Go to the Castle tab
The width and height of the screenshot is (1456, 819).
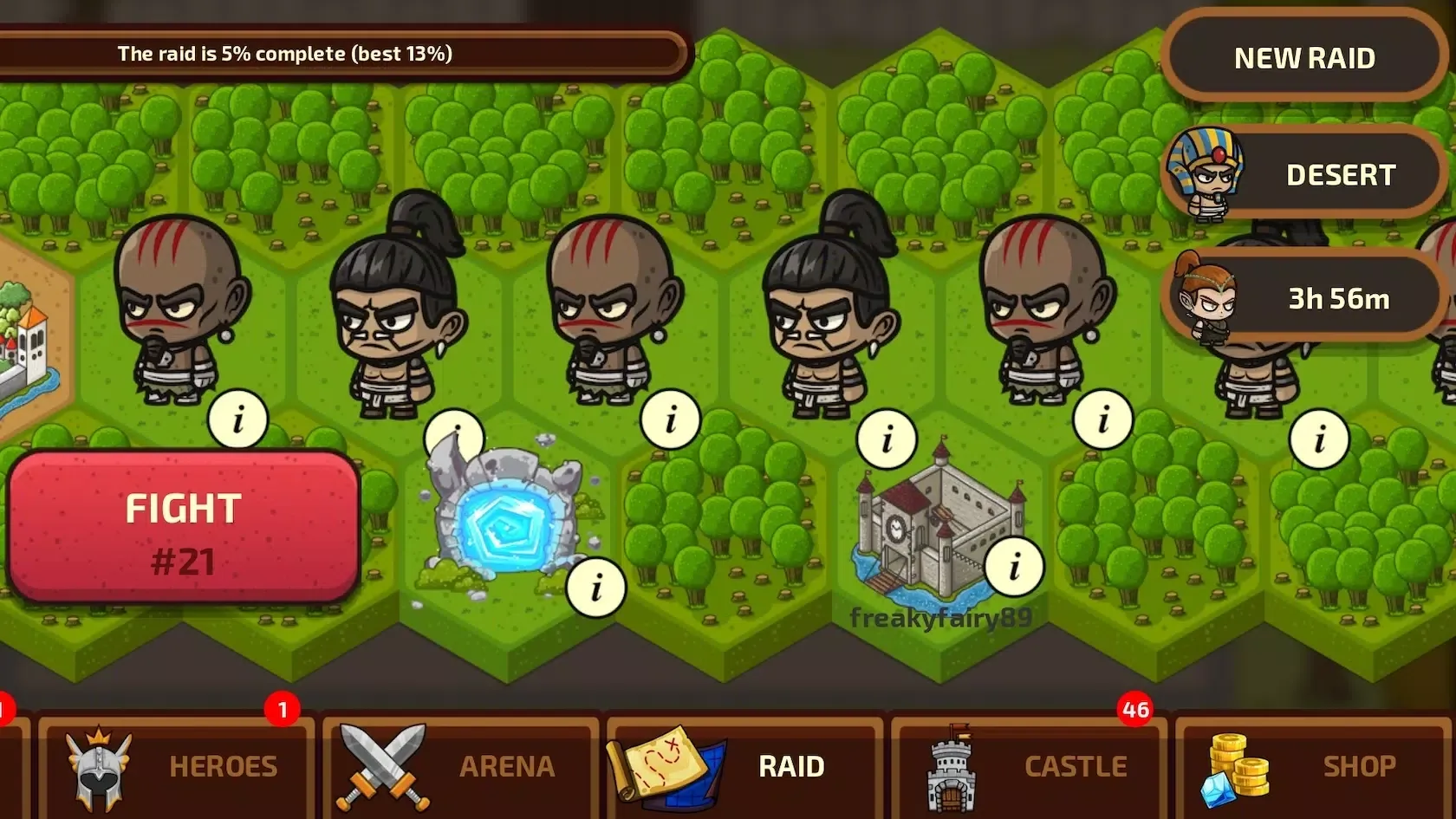pyautogui.click(x=1029, y=766)
